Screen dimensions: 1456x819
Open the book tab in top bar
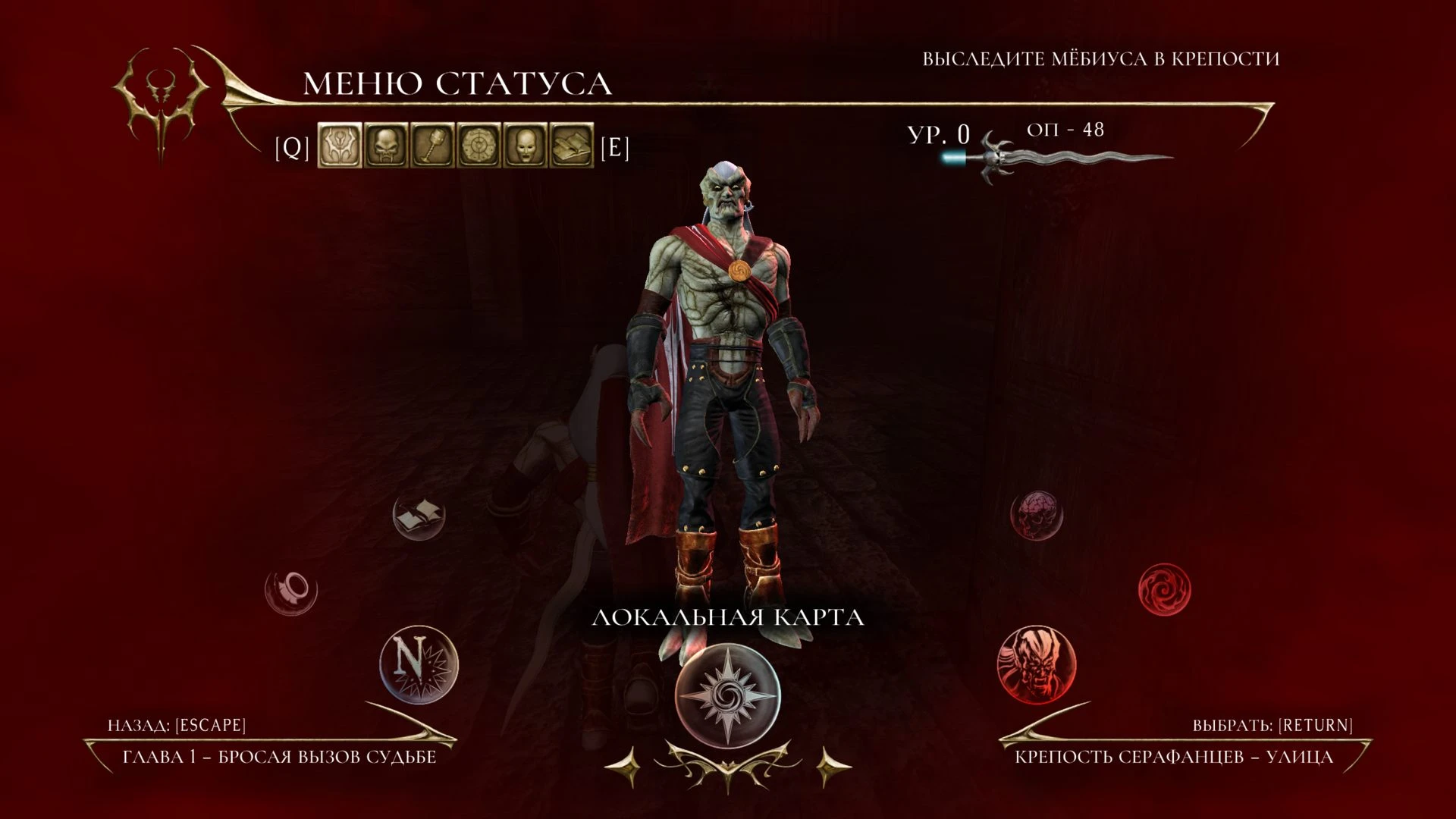click(572, 146)
